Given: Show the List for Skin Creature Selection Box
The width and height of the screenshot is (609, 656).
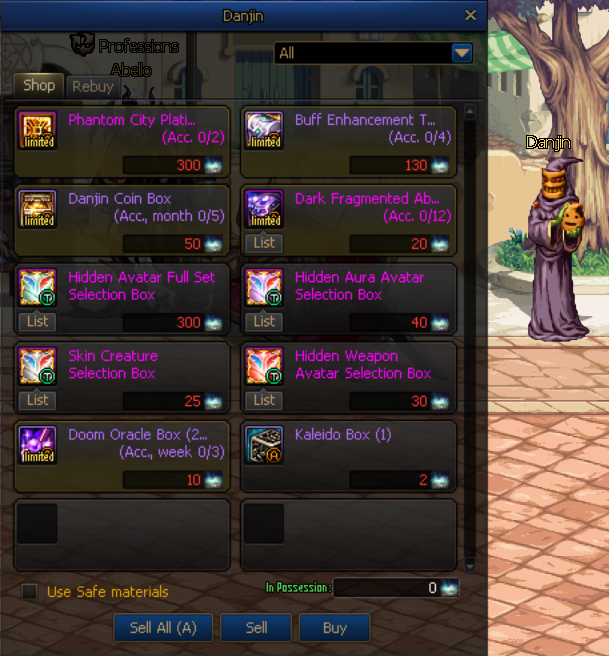Looking at the screenshot, I should coord(38,400).
